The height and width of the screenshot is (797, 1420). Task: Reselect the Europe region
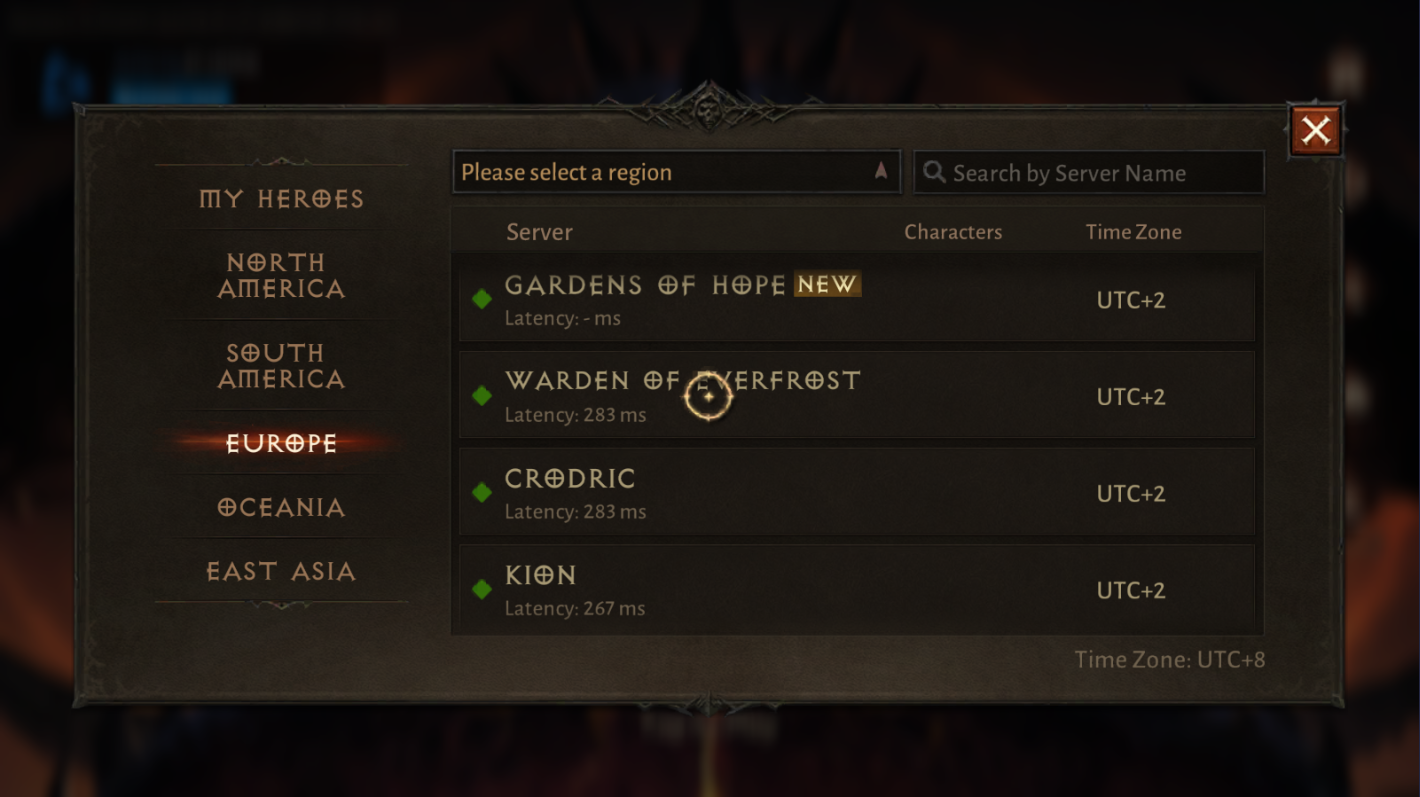(x=281, y=443)
